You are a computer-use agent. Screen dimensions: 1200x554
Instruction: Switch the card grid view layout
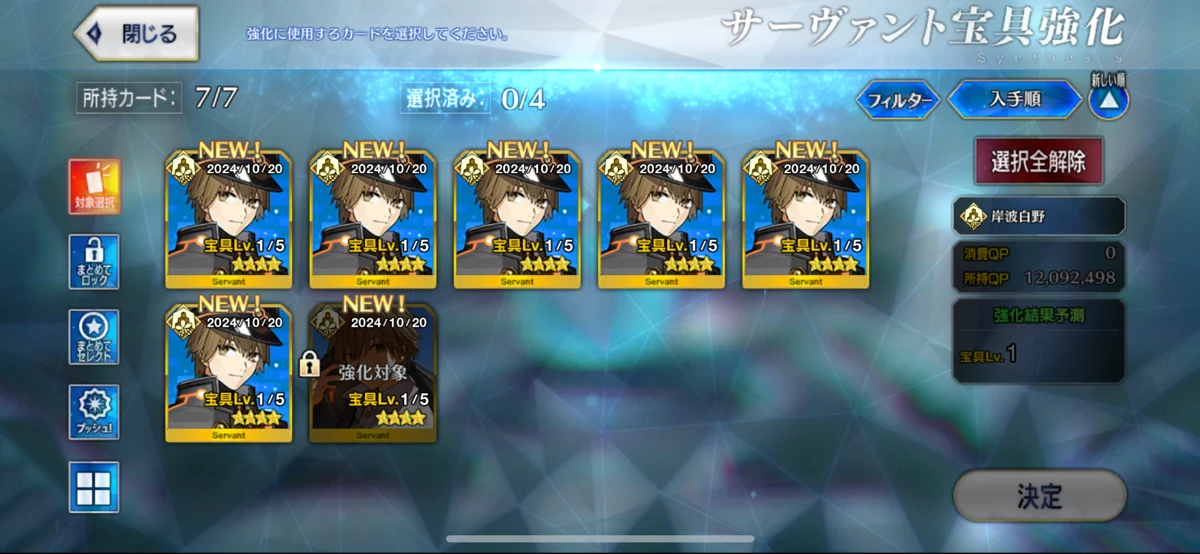pos(95,487)
